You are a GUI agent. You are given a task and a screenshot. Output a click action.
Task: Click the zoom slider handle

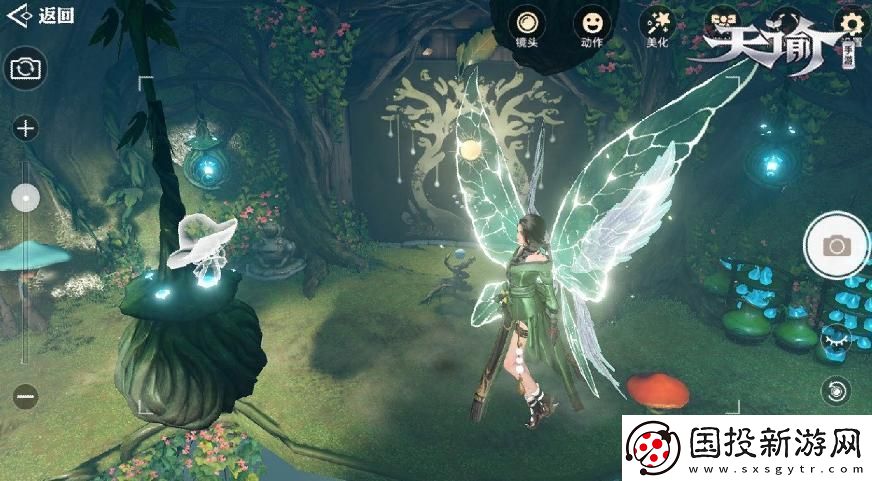[26, 197]
